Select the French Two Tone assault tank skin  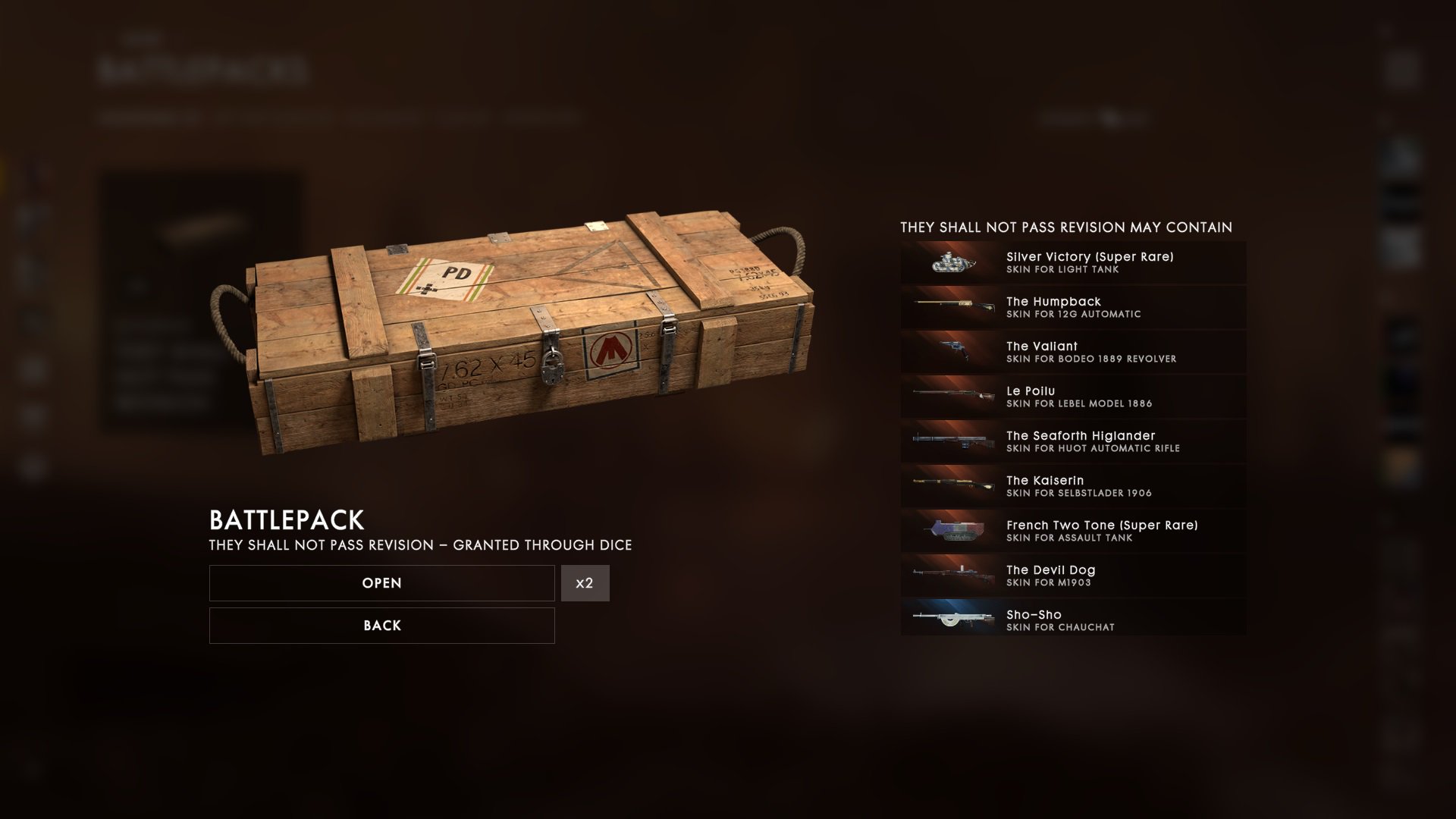click(x=1073, y=531)
